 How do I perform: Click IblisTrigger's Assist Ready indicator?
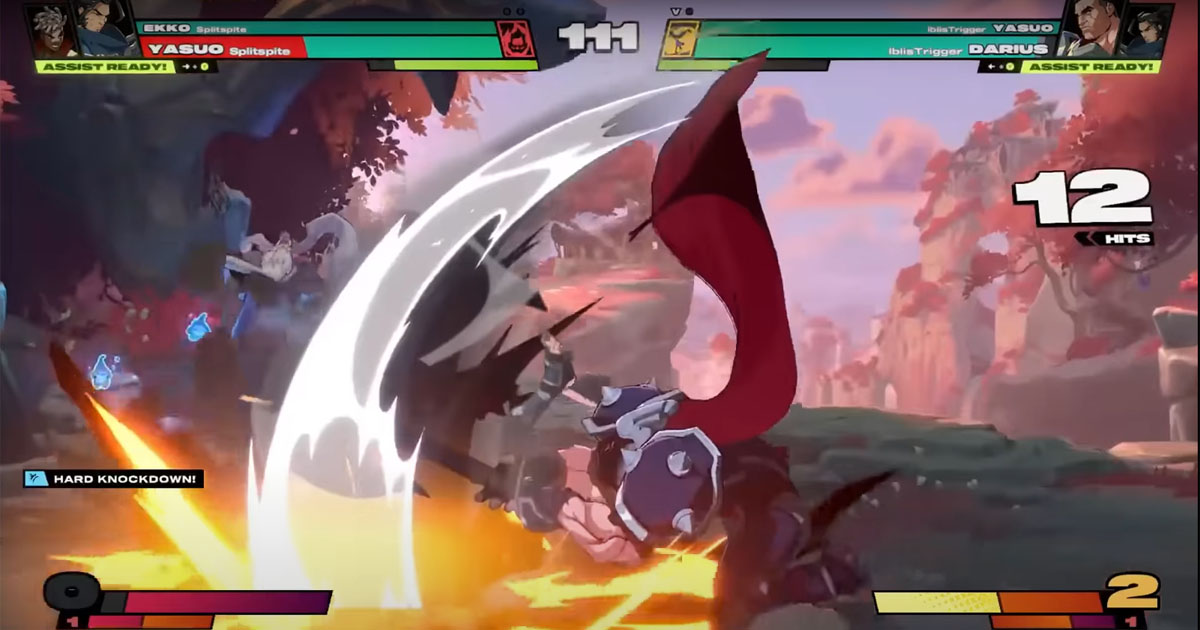[1091, 67]
